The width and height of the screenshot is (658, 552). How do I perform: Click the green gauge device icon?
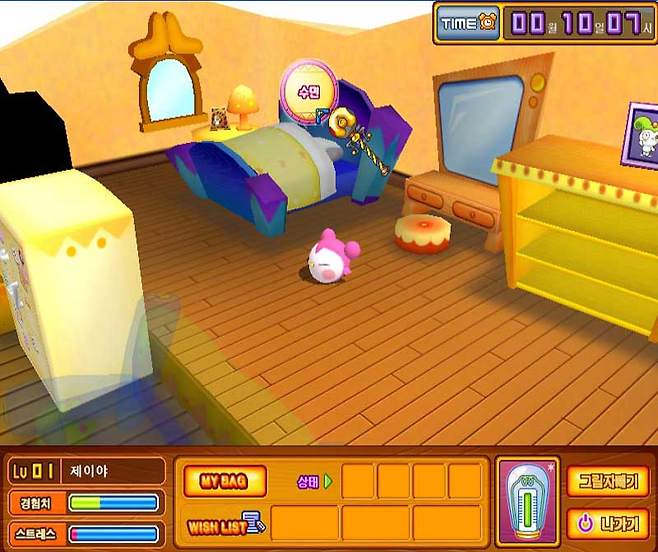(526, 500)
